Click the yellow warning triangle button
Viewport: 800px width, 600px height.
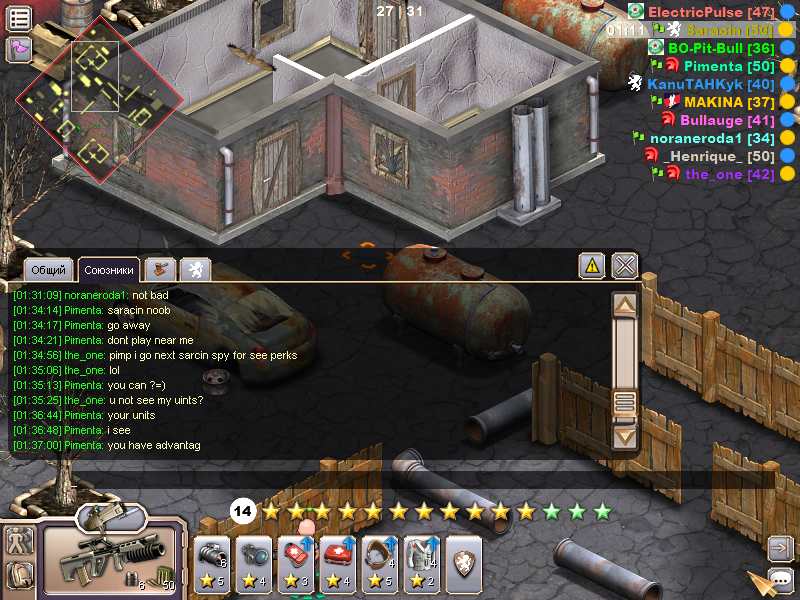tap(592, 265)
